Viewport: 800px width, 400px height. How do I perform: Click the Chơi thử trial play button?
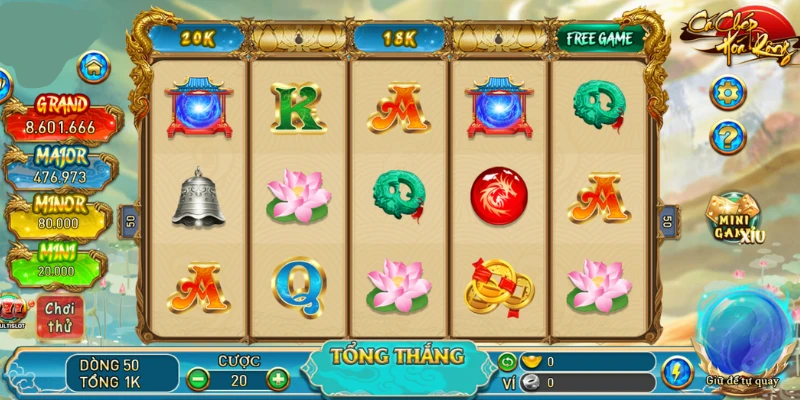[x=60, y=314]
